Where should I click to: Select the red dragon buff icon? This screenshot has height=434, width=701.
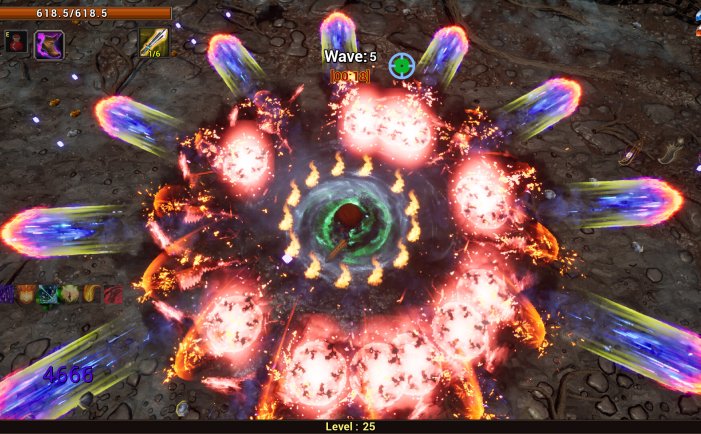click(112, 294)
